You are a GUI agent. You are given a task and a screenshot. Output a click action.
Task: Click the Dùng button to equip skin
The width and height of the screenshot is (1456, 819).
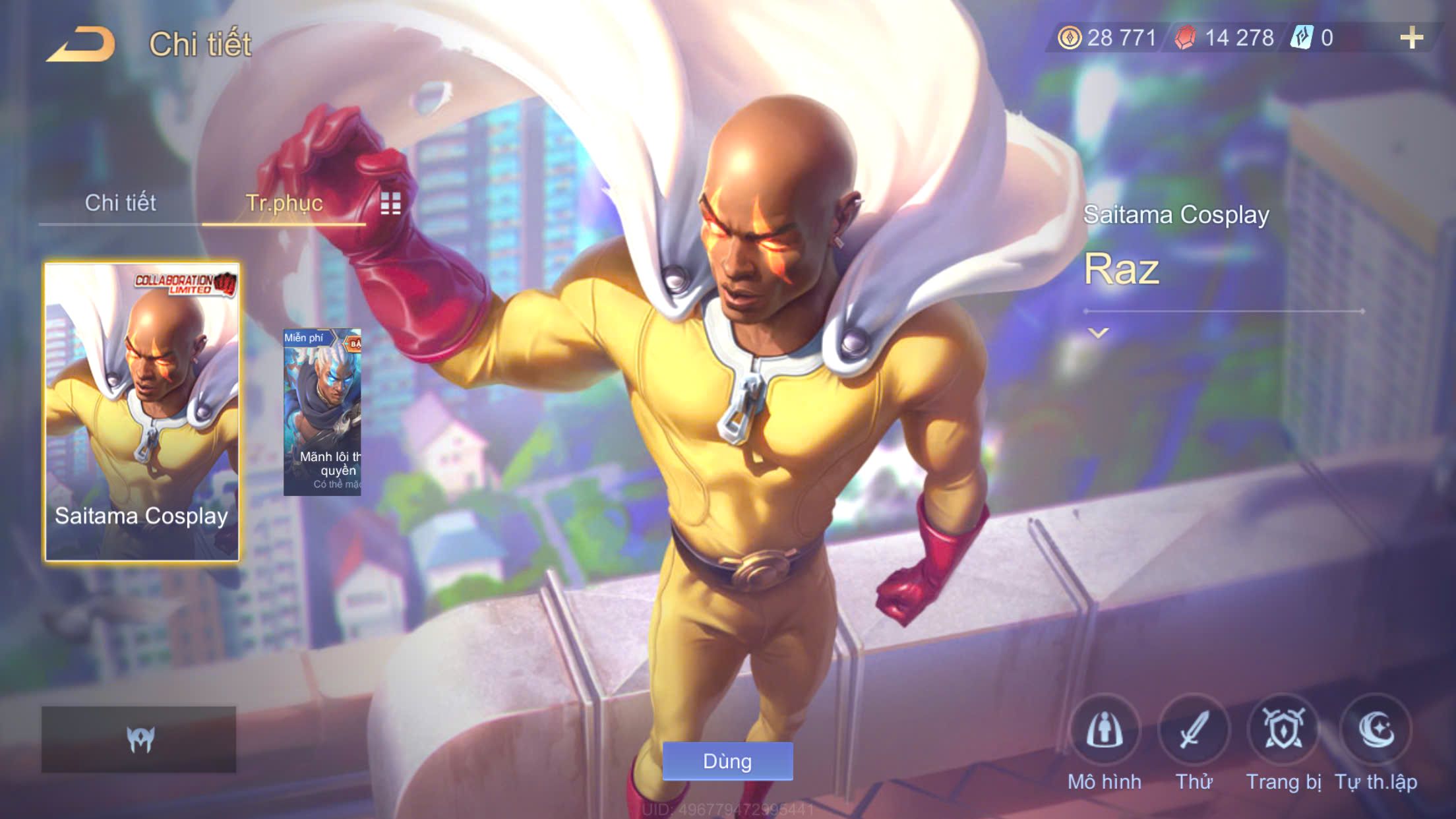click(x=727, y=761)
